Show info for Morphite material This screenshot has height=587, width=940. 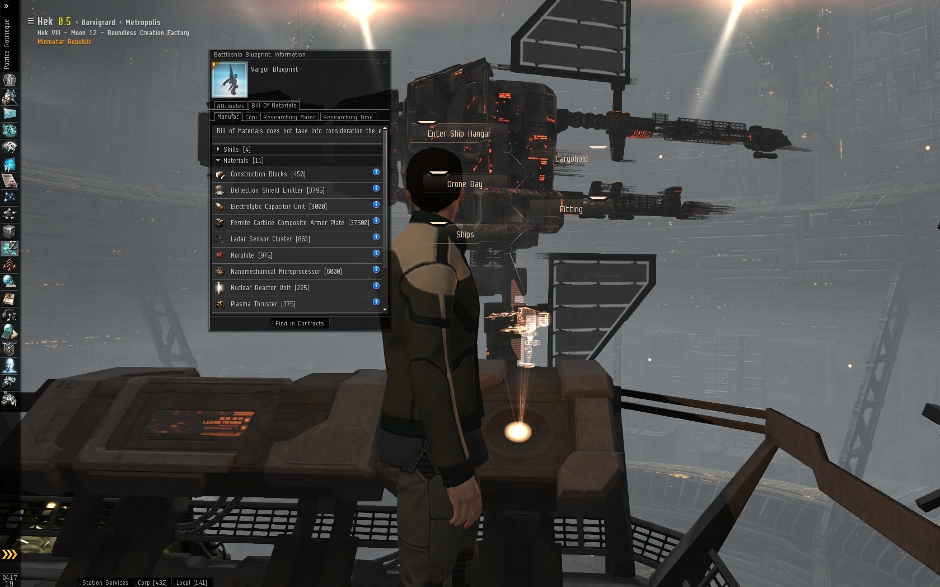[x=376, y=254]
